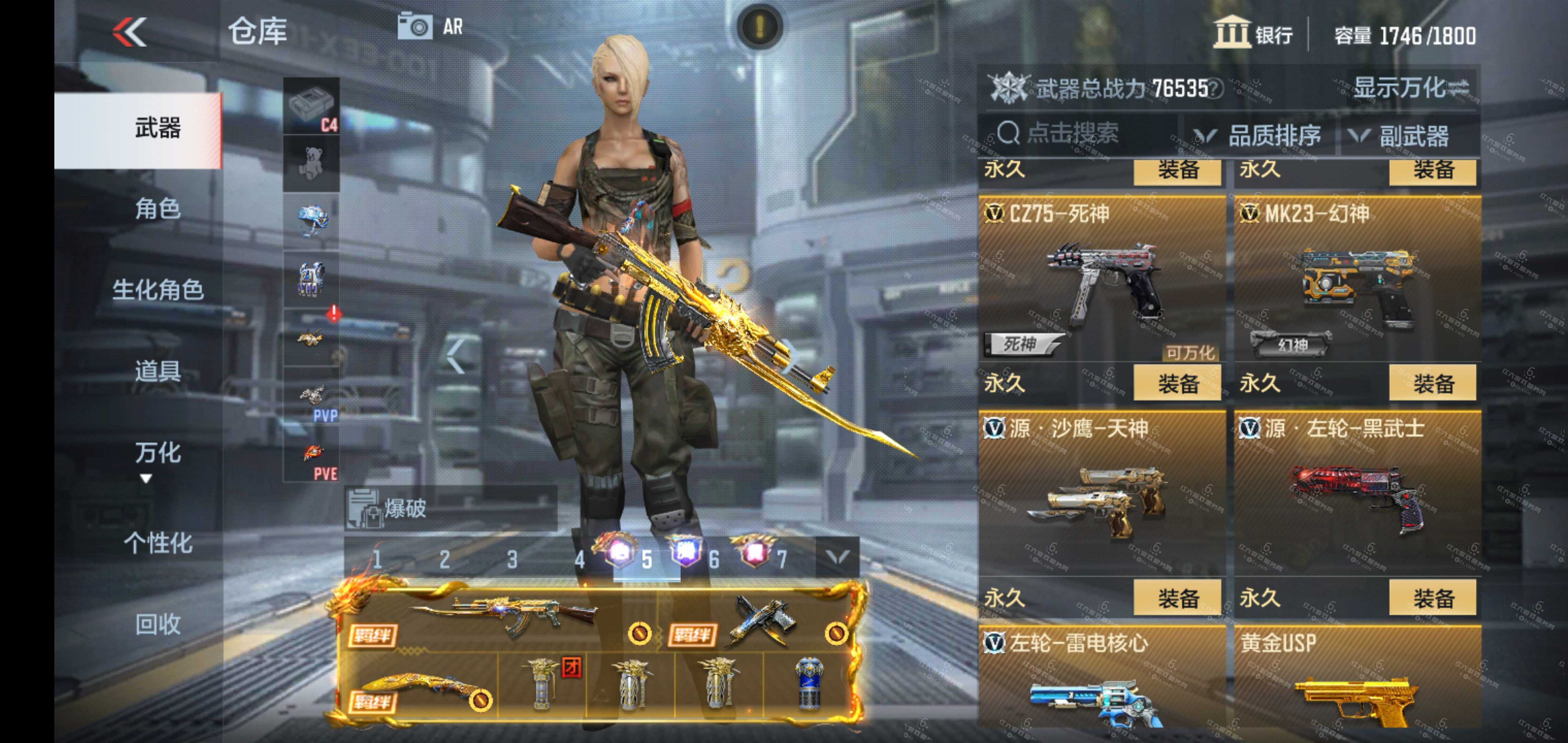Equip the CZ75-死神 pistol

point(1177,384)
